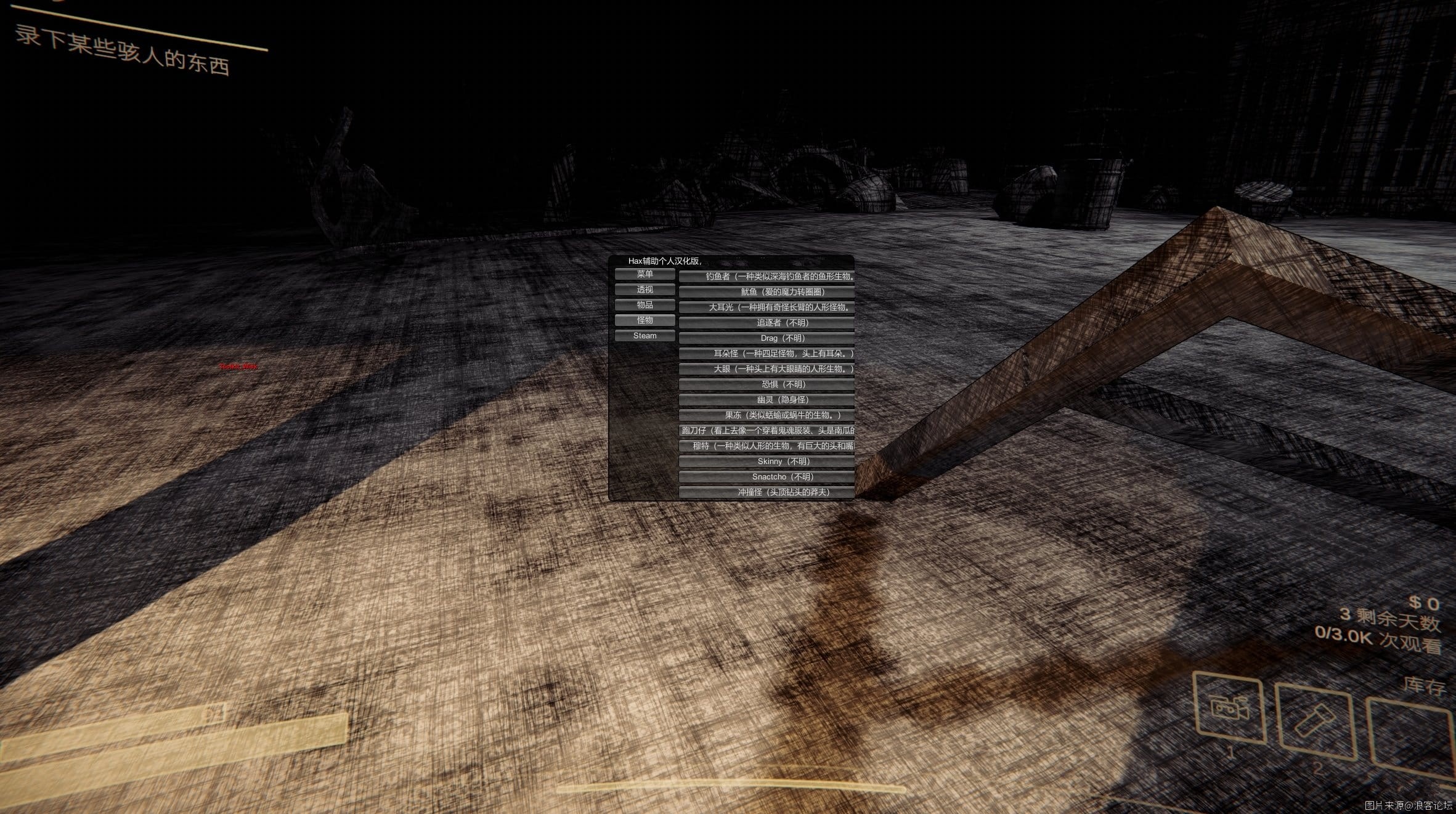Select the 大耳光 monster entry
The image size is (1456, 814).
point(767,307)
